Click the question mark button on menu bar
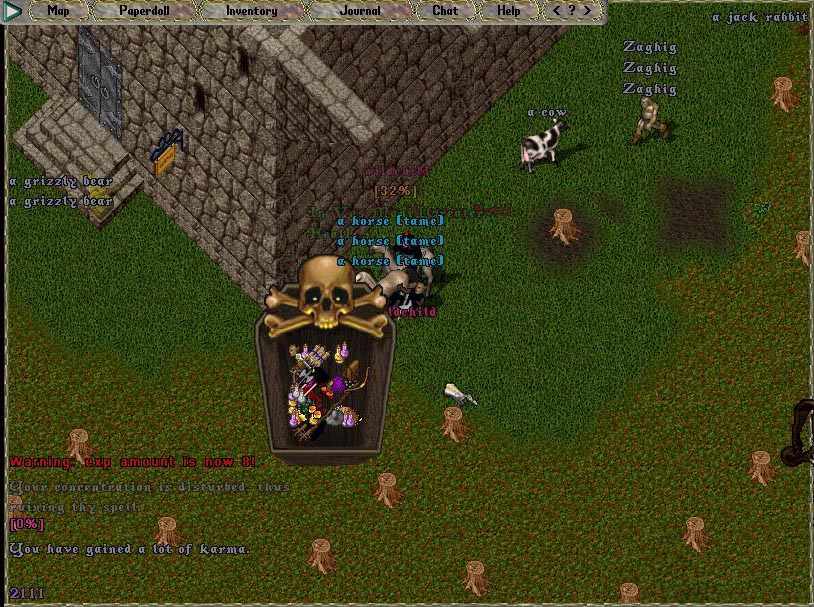The height and width of the screenshot is (607, 814). click(x=572, y=11)
